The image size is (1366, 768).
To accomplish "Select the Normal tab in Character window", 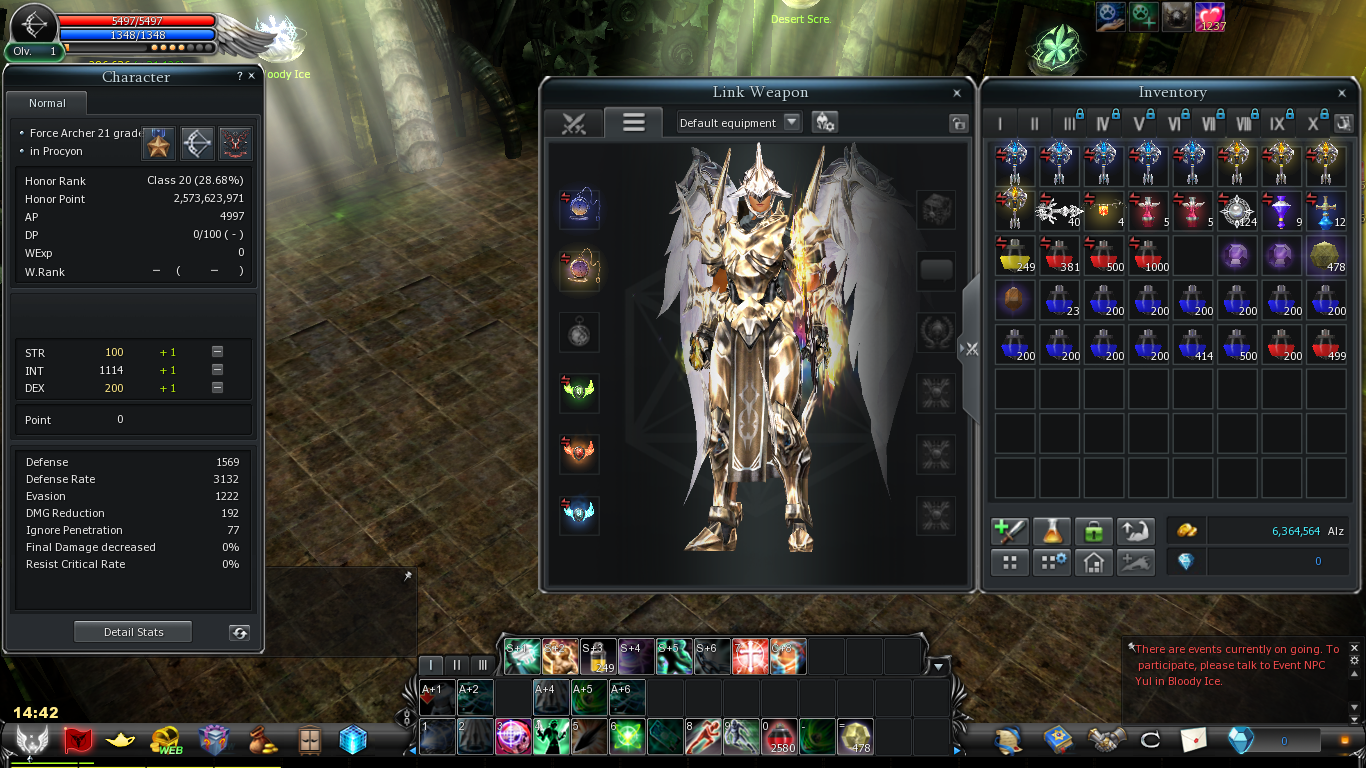I will (x=47, y=103).
